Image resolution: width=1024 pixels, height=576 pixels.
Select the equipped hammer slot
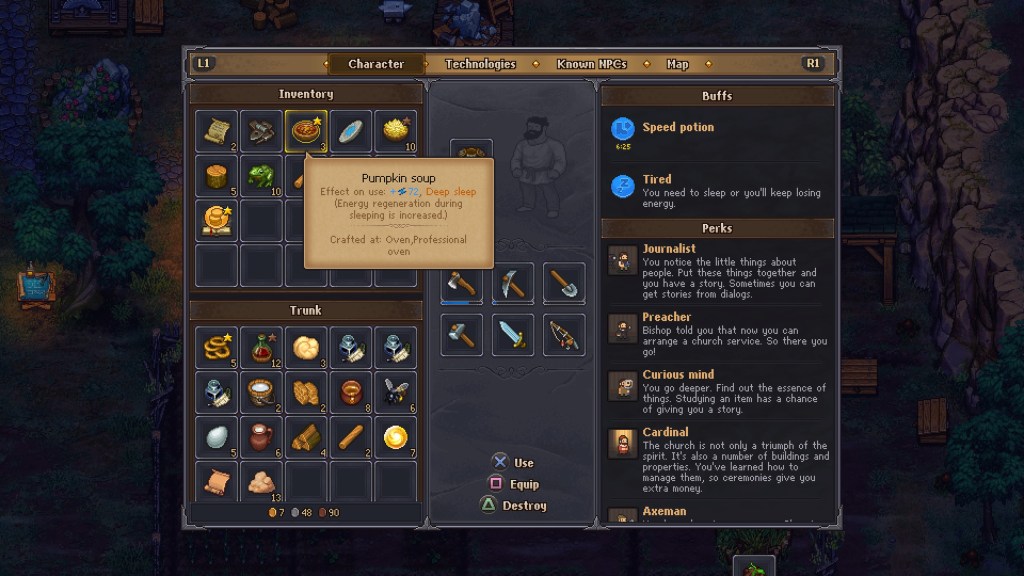click(461, 335)
